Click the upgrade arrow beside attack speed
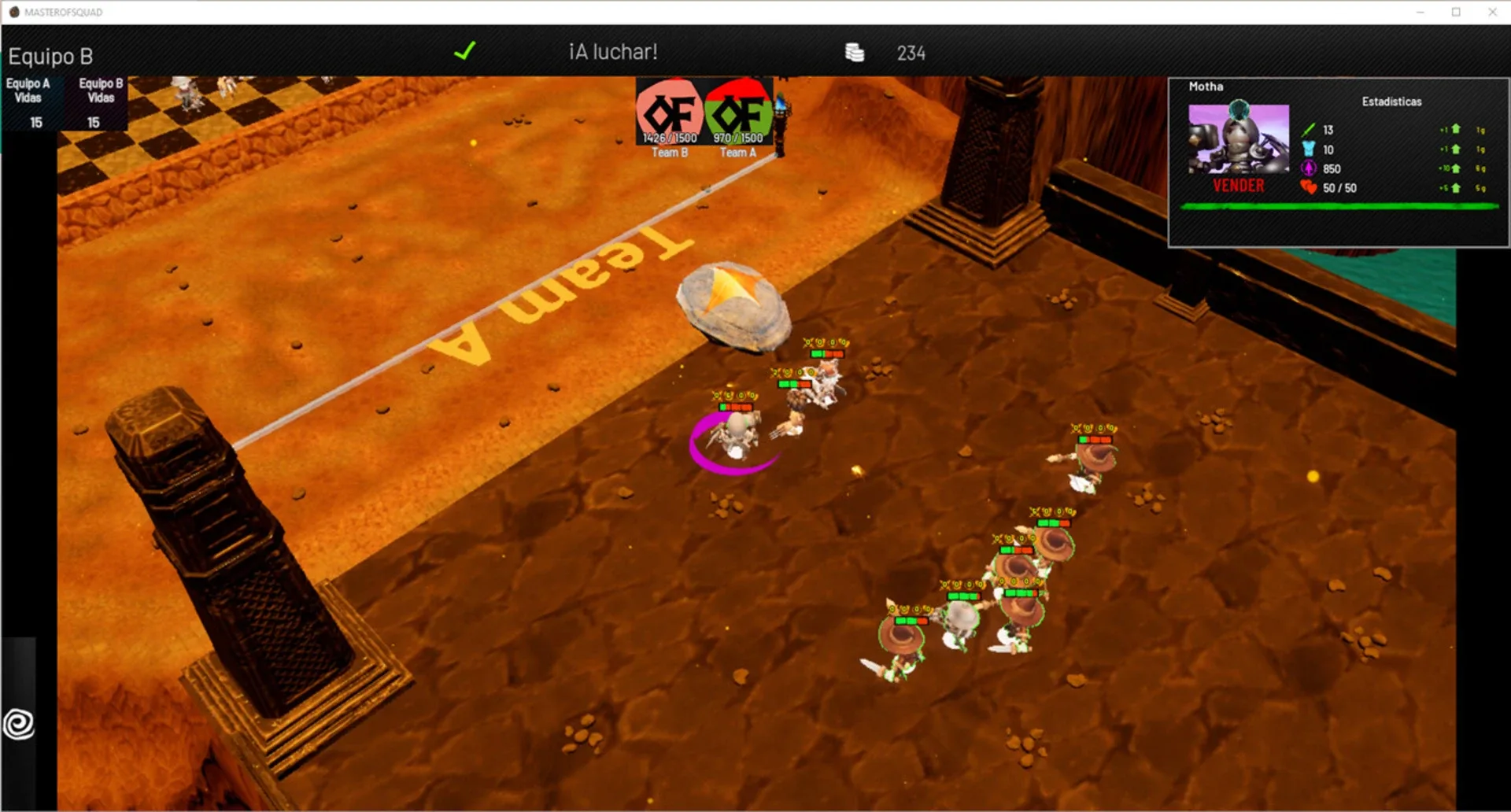Viewport: 1511px width, 812px height. coord(1457,169)
